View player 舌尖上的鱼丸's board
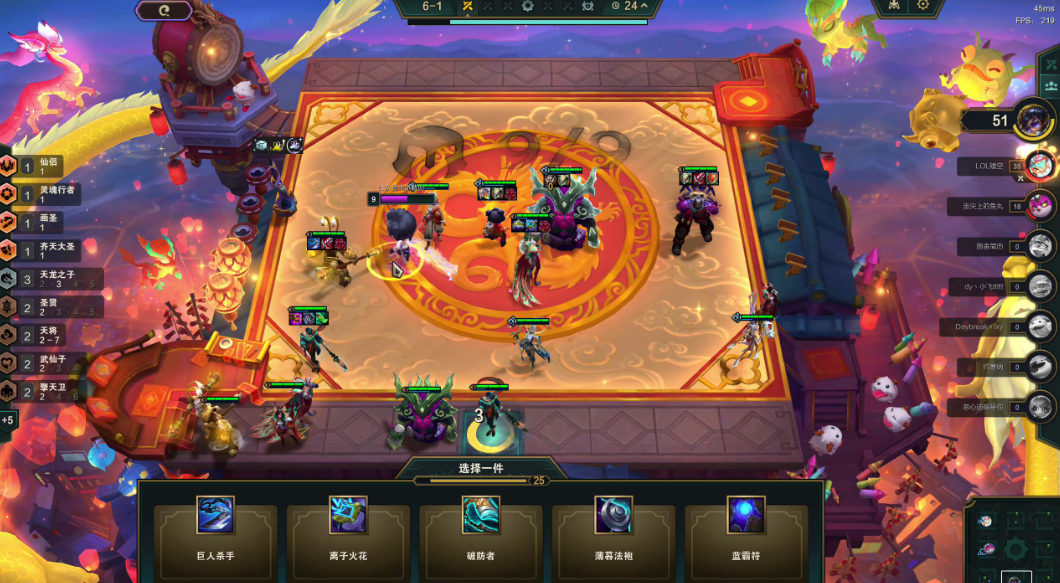 pos(1041,206)
